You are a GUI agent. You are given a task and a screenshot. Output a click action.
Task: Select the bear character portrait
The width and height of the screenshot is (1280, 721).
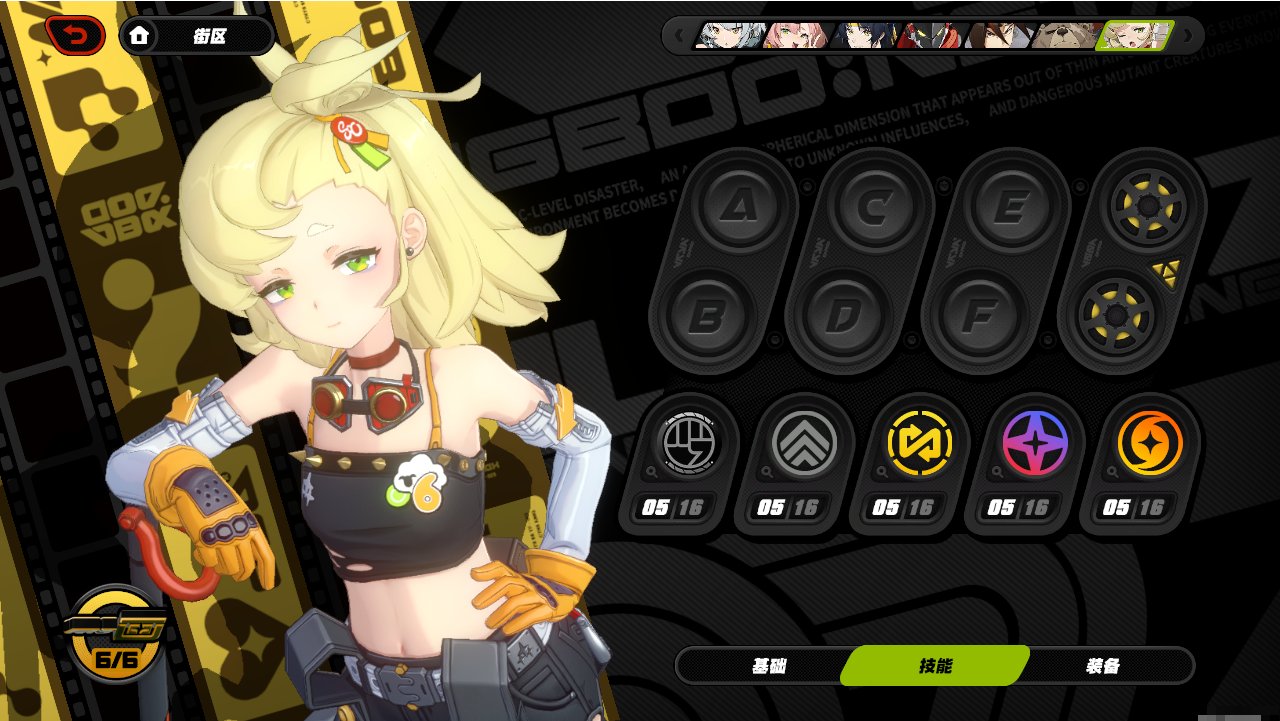(x=1064, y=36)
